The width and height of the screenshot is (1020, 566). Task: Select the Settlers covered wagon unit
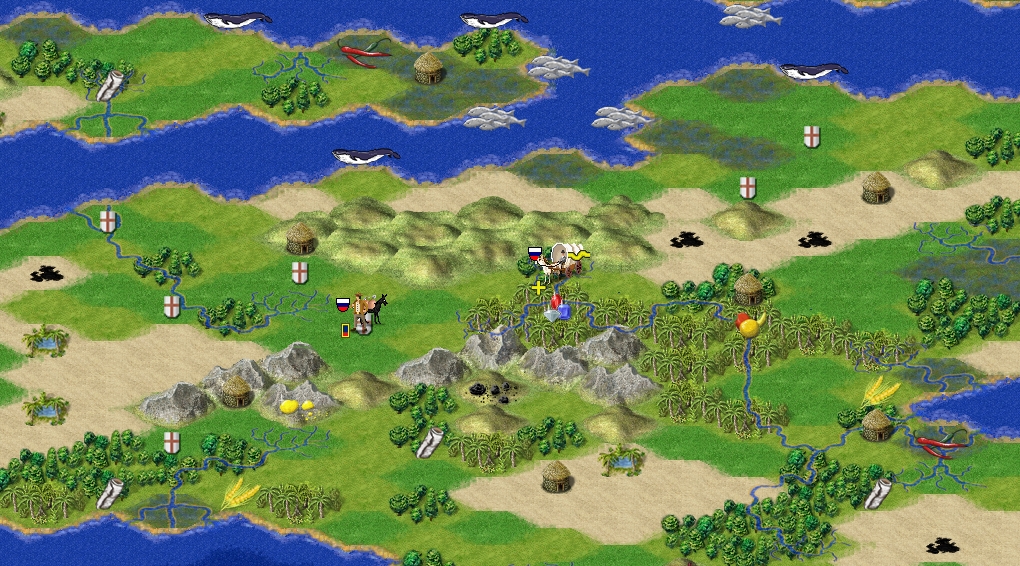[565, 262]
